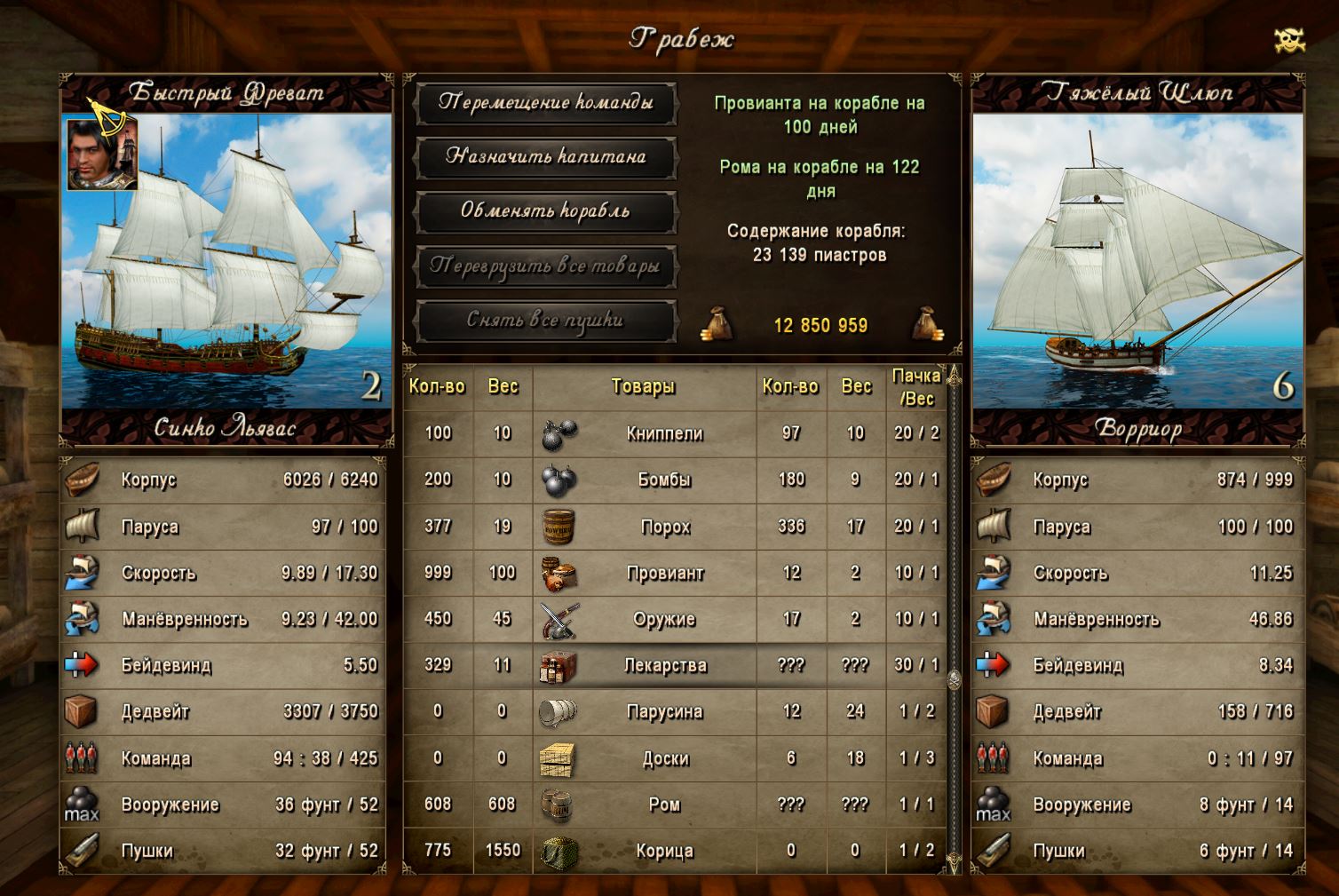The image size is (1339, 896).
Task: Select the Порох gunpowder row
Action: [664, 527]
